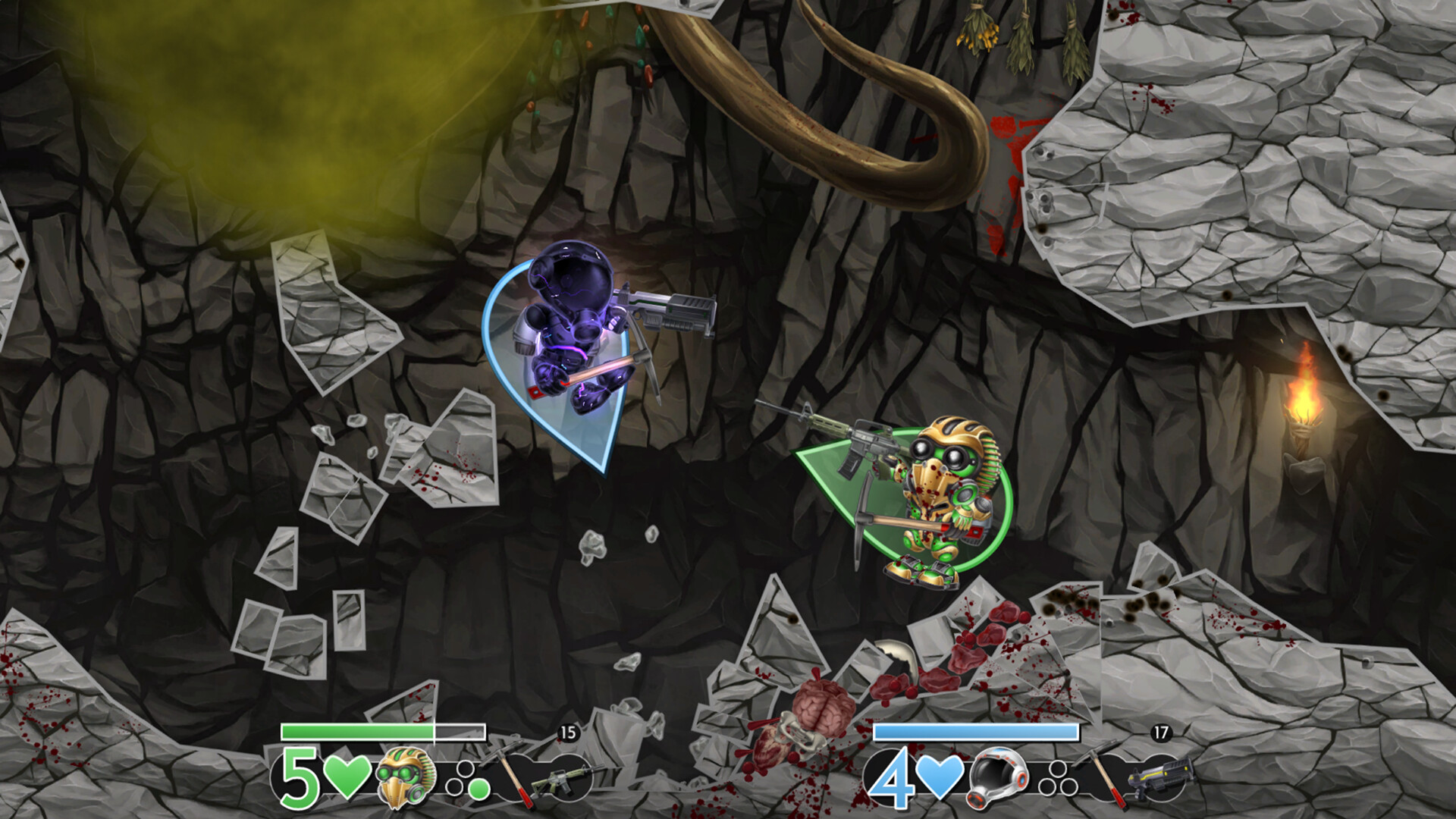Click the green pharaoh helmet portrait
Screen dimensions: 1456x819
406,777
